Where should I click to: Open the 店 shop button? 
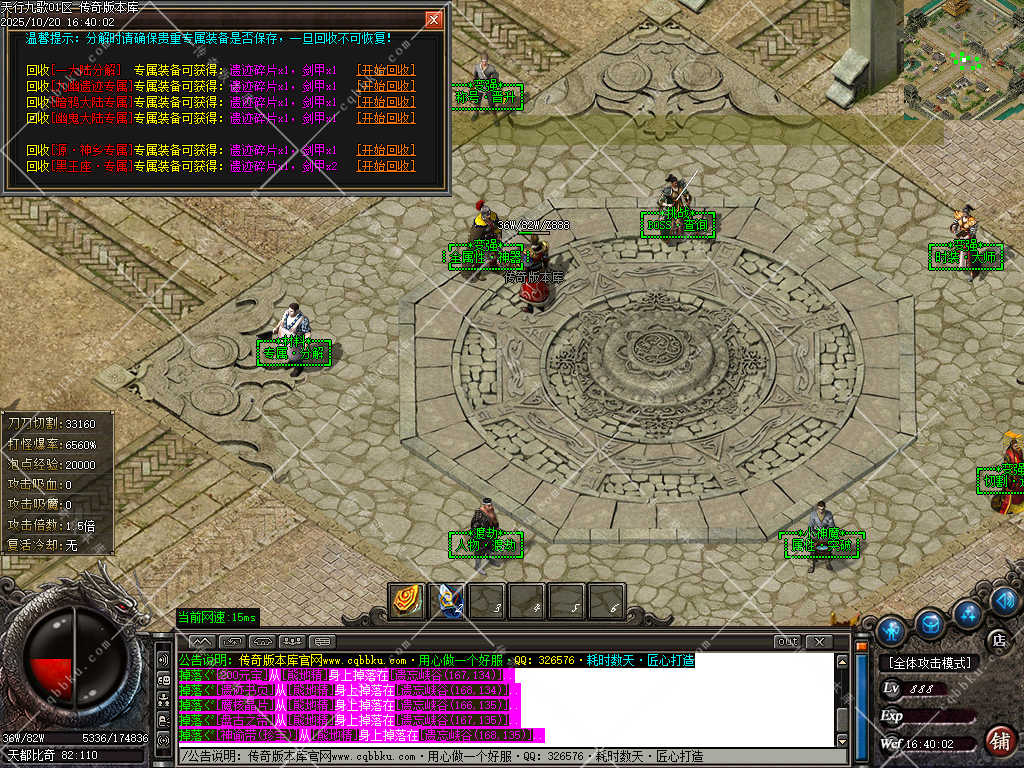[997, 640]
